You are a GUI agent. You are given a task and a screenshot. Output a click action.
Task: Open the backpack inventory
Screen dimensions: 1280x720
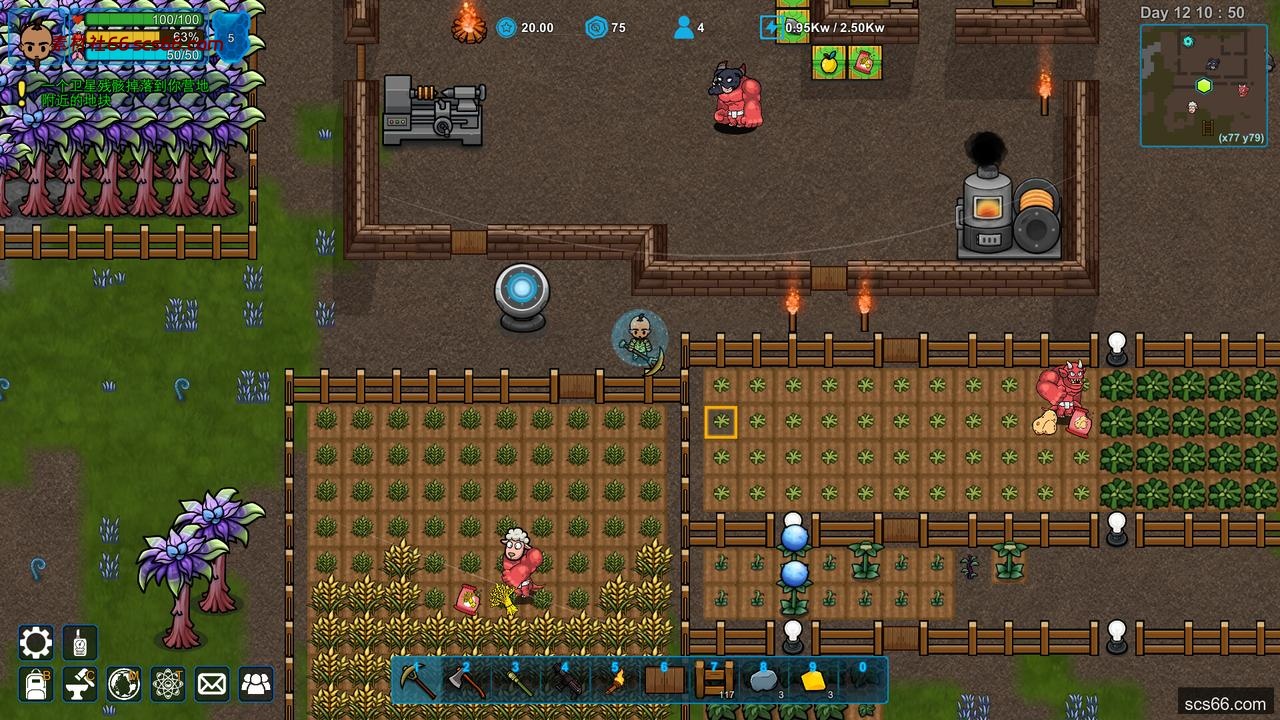(35, 684)
